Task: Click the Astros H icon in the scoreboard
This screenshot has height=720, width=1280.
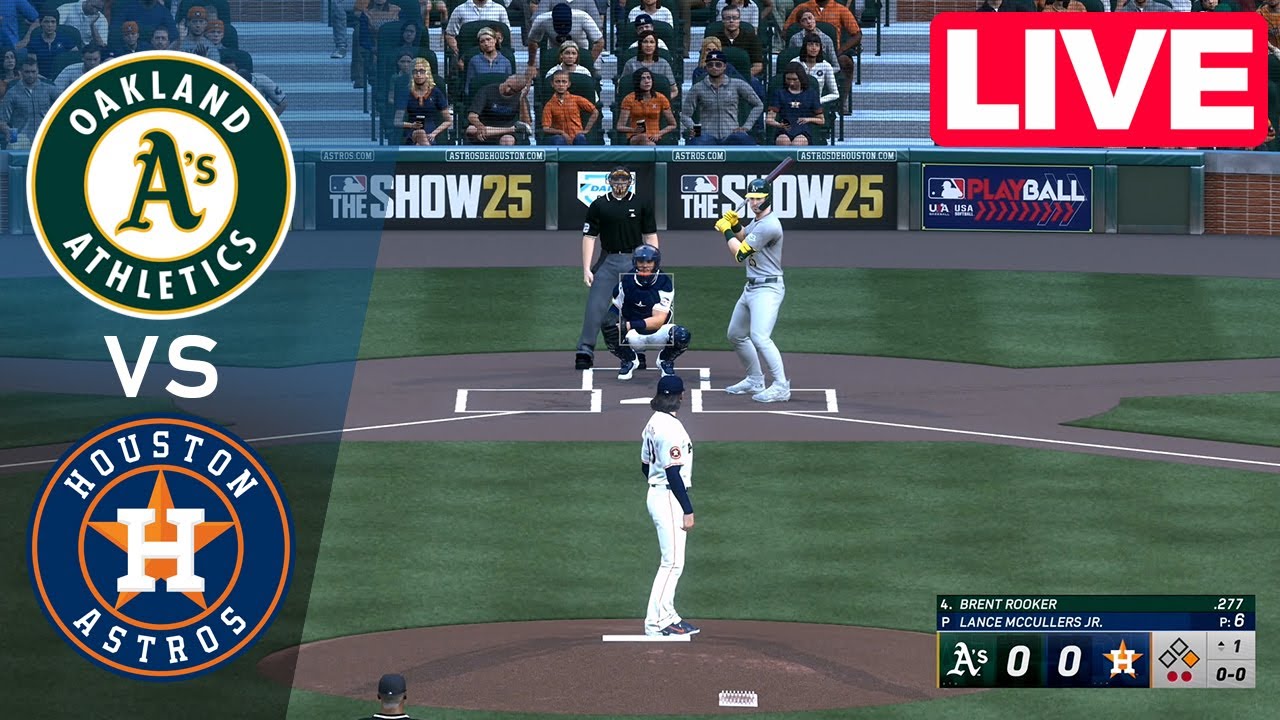Action: (x=1121, y=659)
